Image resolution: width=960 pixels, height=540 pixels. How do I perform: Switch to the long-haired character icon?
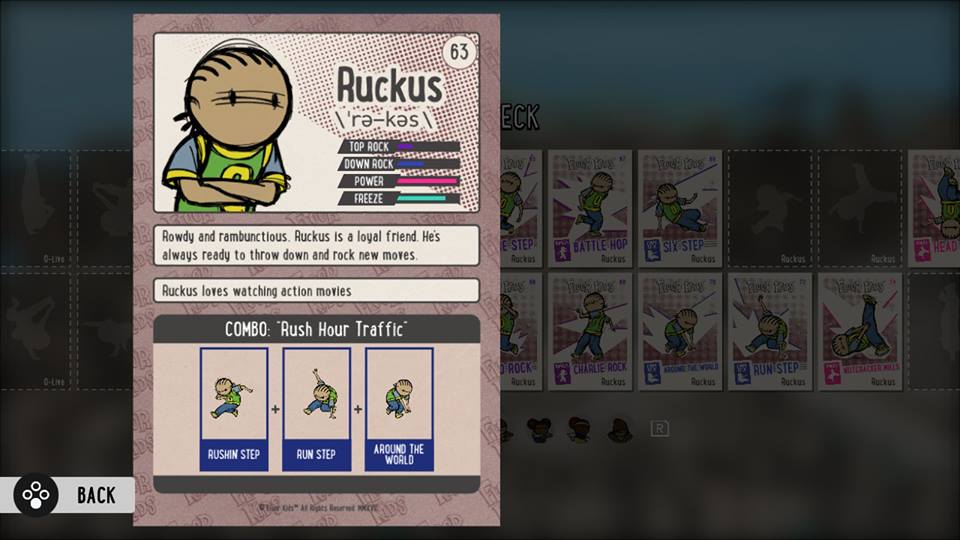pyautogui.click(x=620, y=430)
